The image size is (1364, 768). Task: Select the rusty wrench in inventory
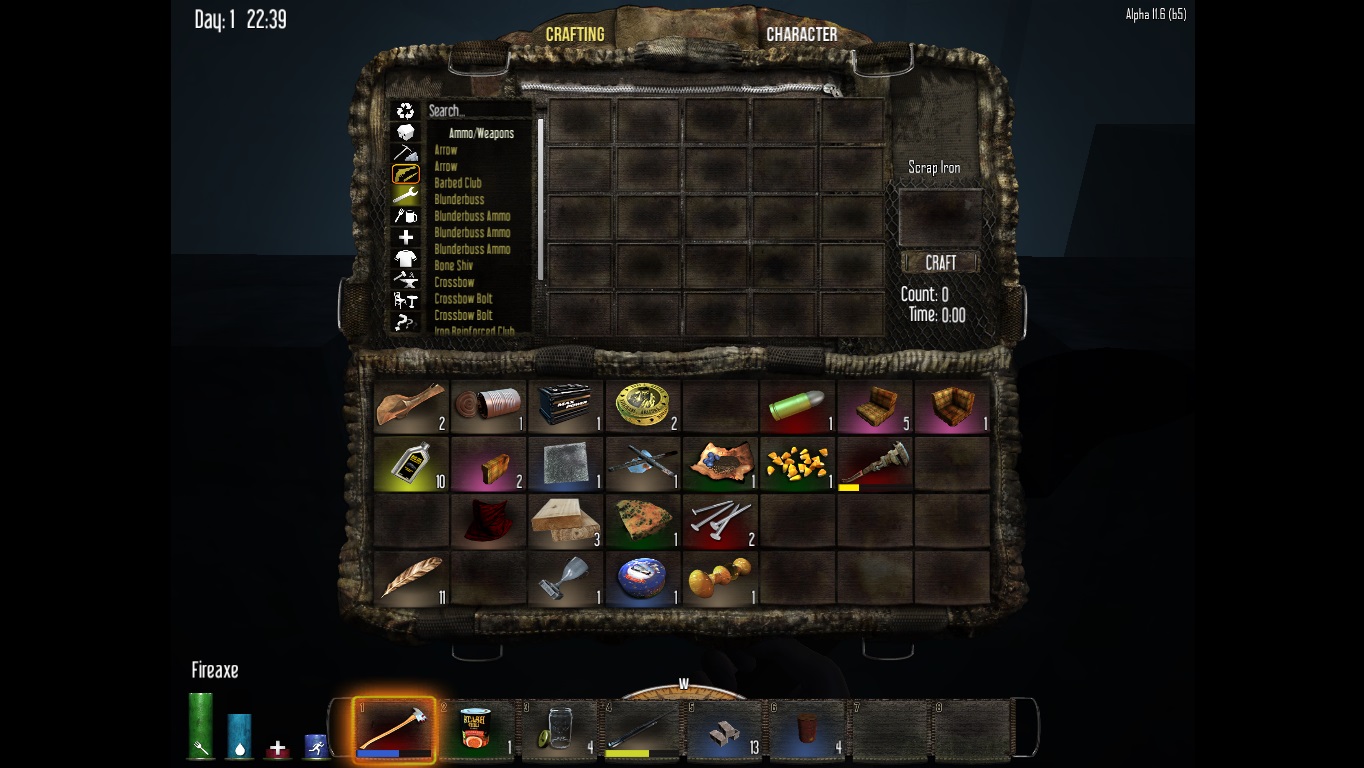[875, 463]
